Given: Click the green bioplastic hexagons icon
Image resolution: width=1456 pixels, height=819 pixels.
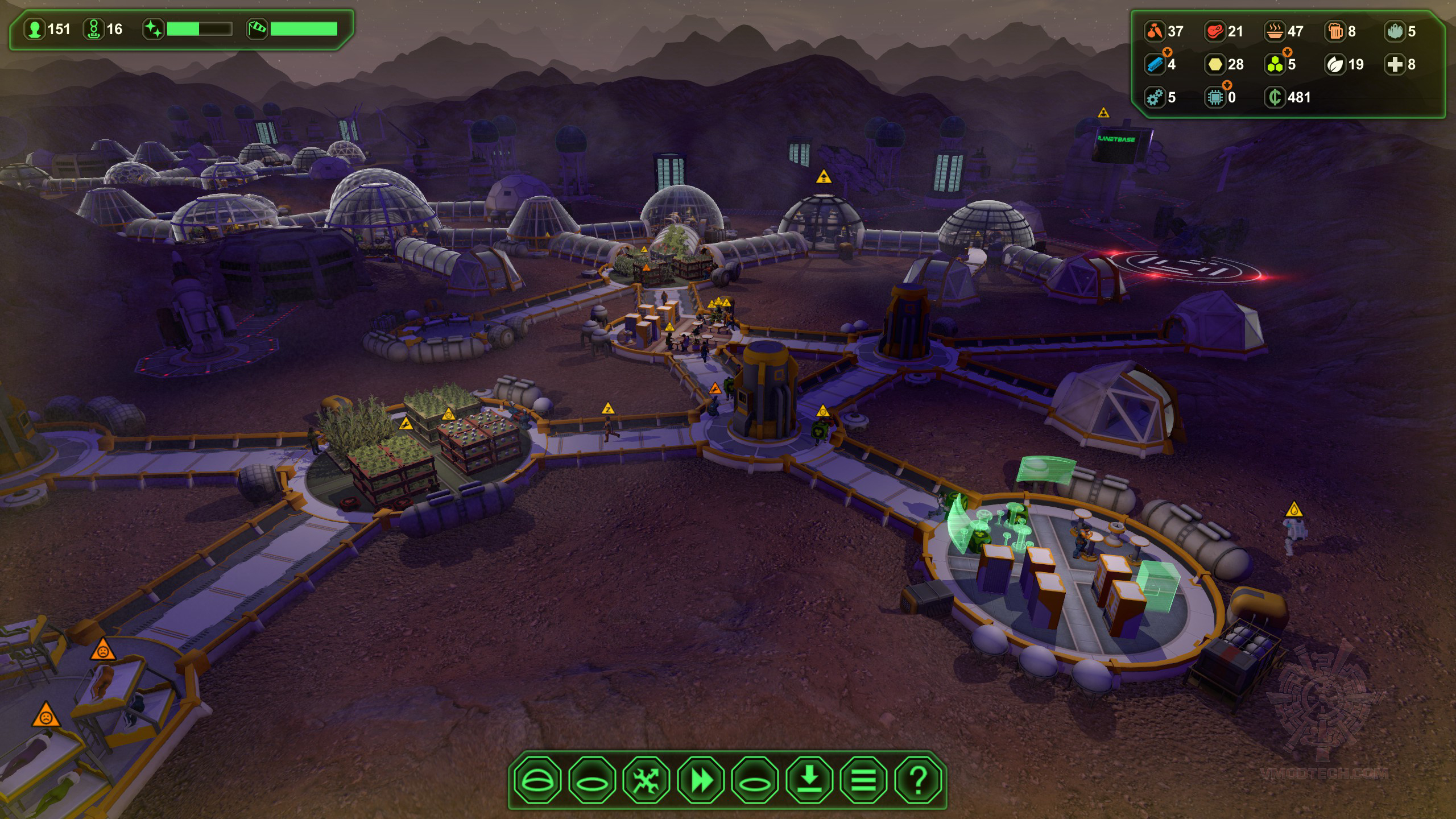Looking at the screenshot, I should pos(1275,64).
